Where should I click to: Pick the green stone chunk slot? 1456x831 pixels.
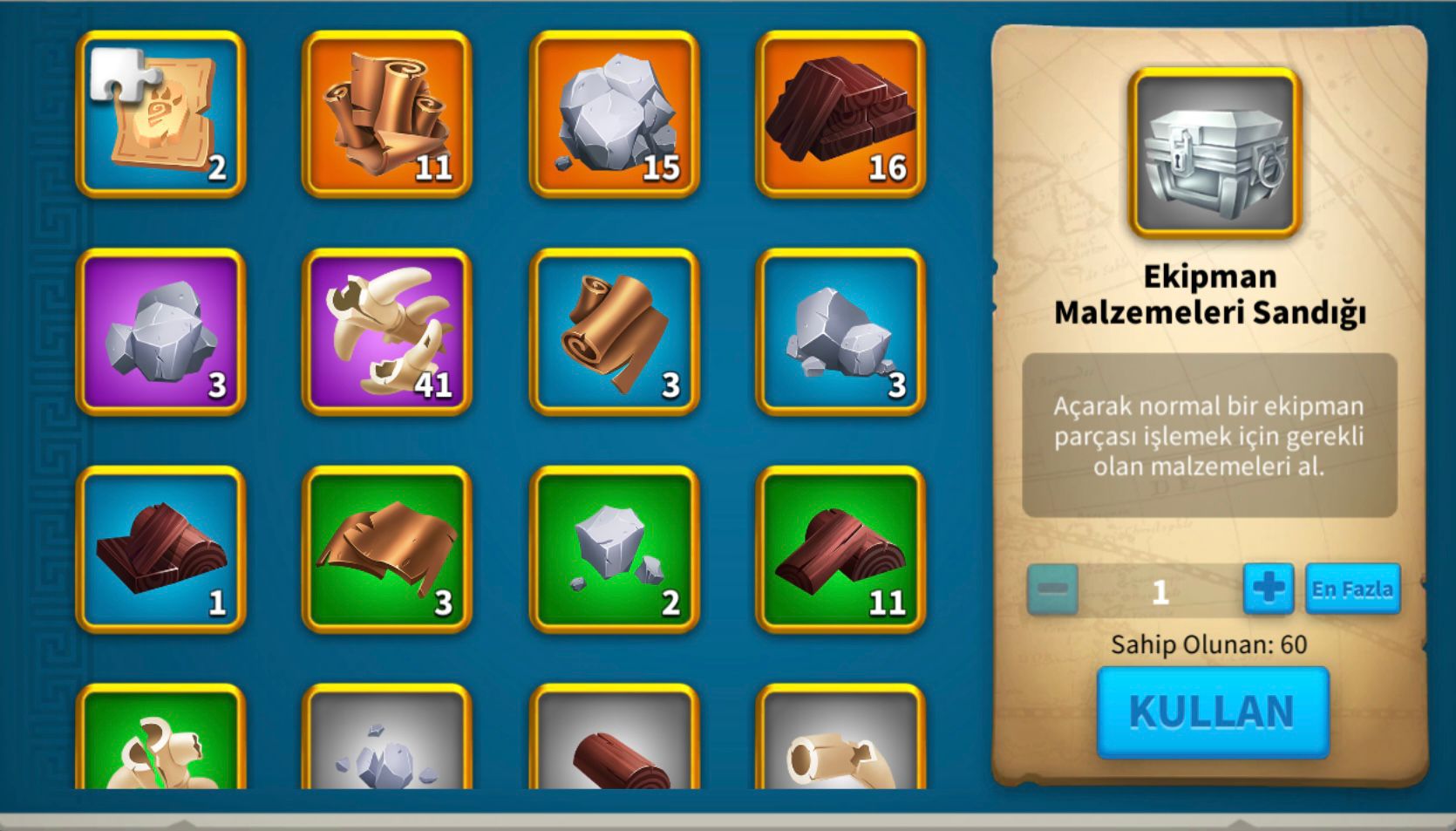tap(614, 548)
